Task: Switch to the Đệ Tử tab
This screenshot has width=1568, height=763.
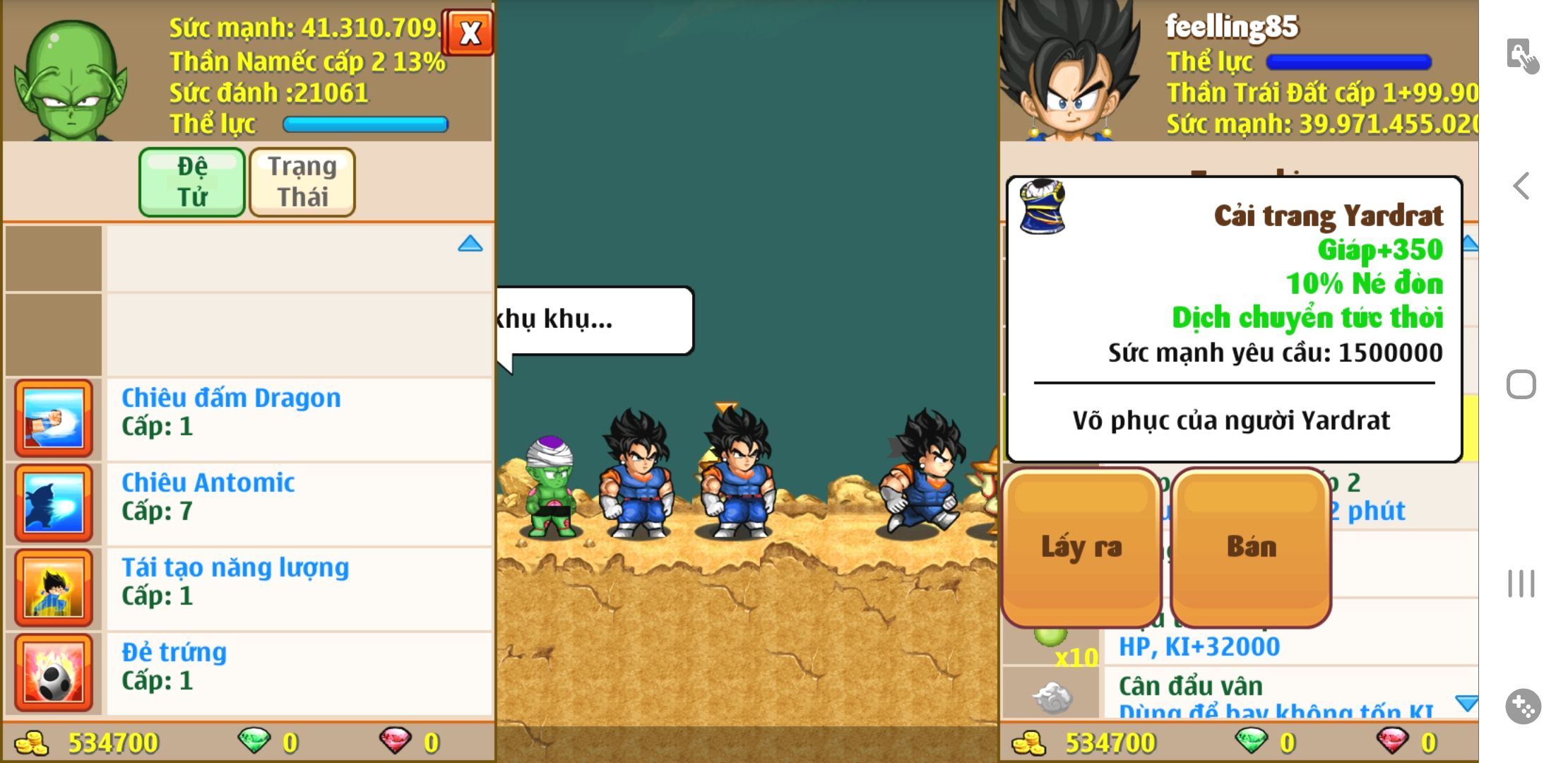Action: 192,182
